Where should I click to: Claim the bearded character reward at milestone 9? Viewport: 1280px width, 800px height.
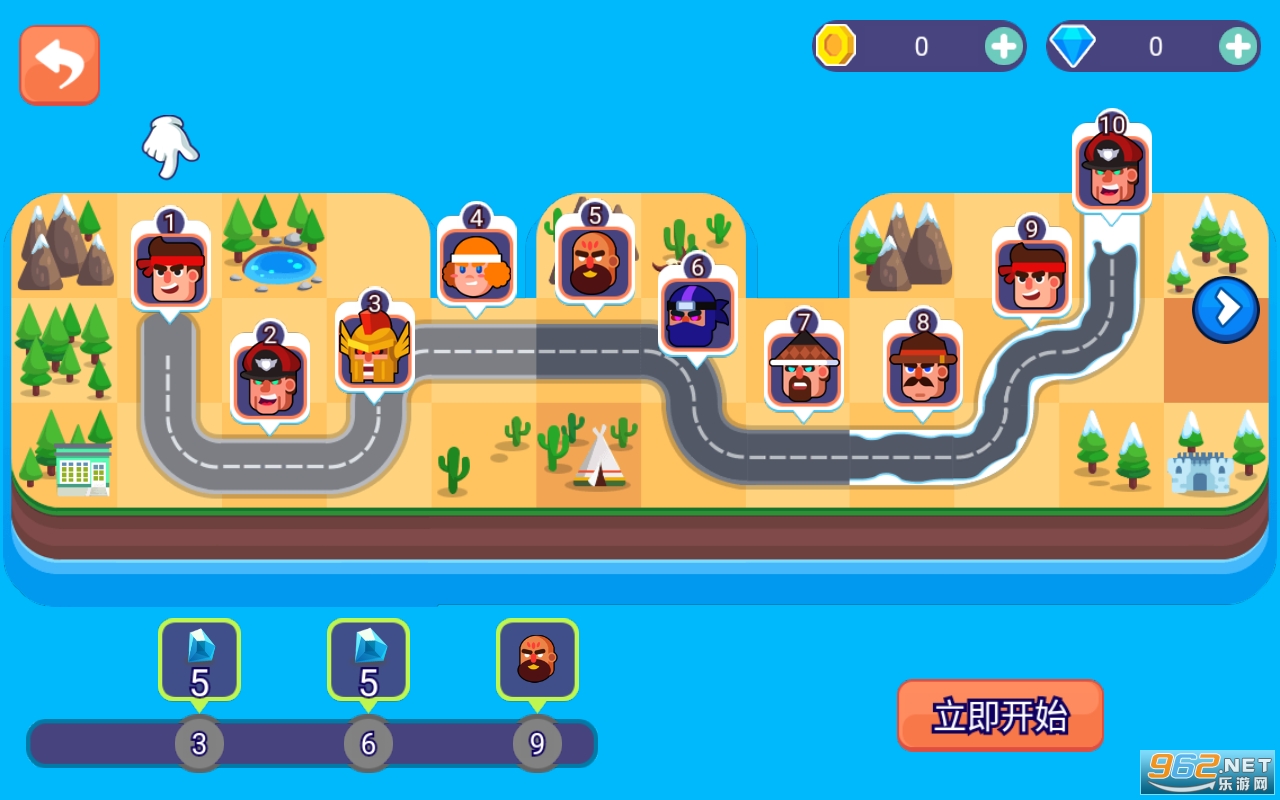coord(537,660)
